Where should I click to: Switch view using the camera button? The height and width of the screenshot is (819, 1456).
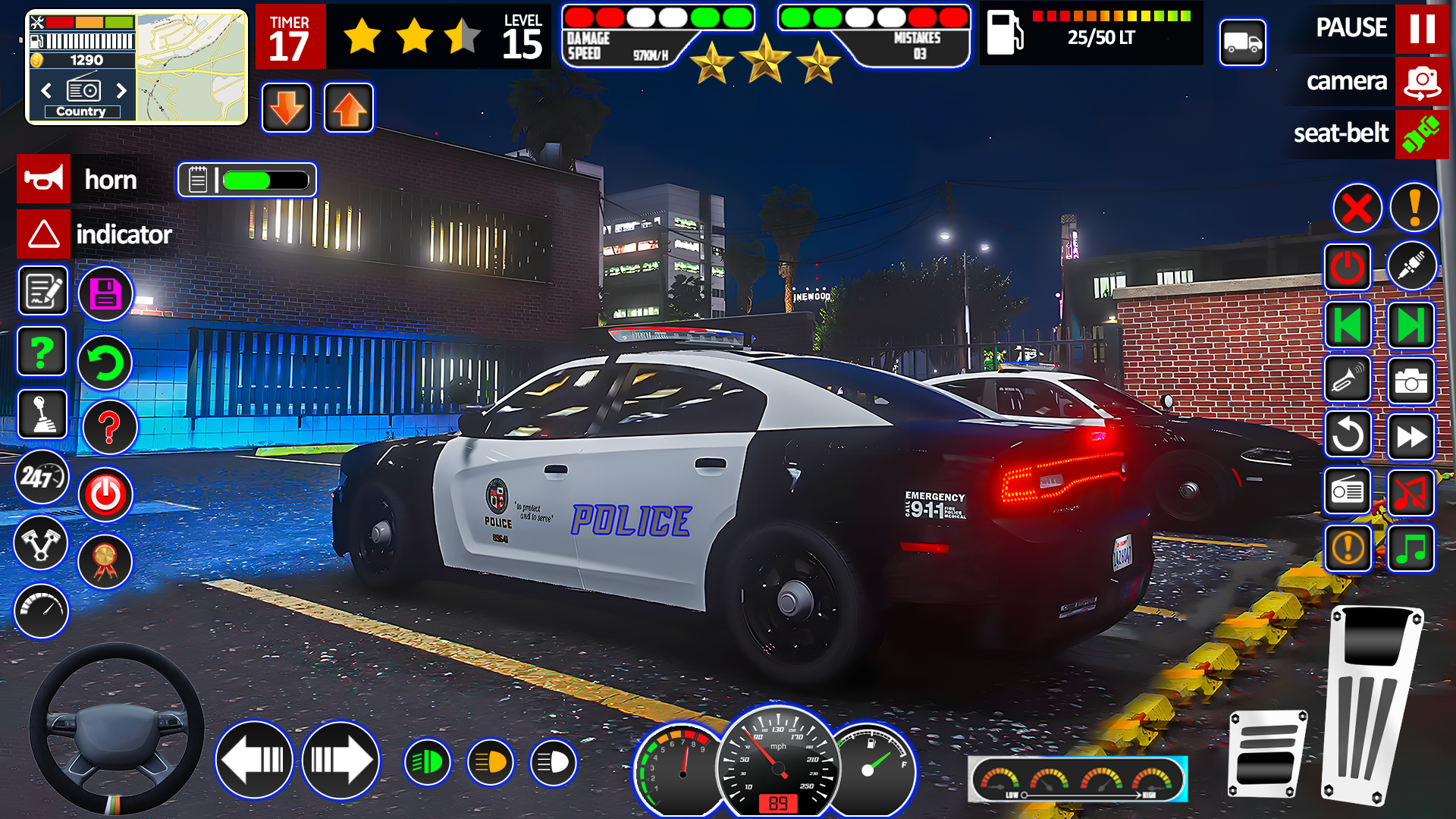[1421, 81]
